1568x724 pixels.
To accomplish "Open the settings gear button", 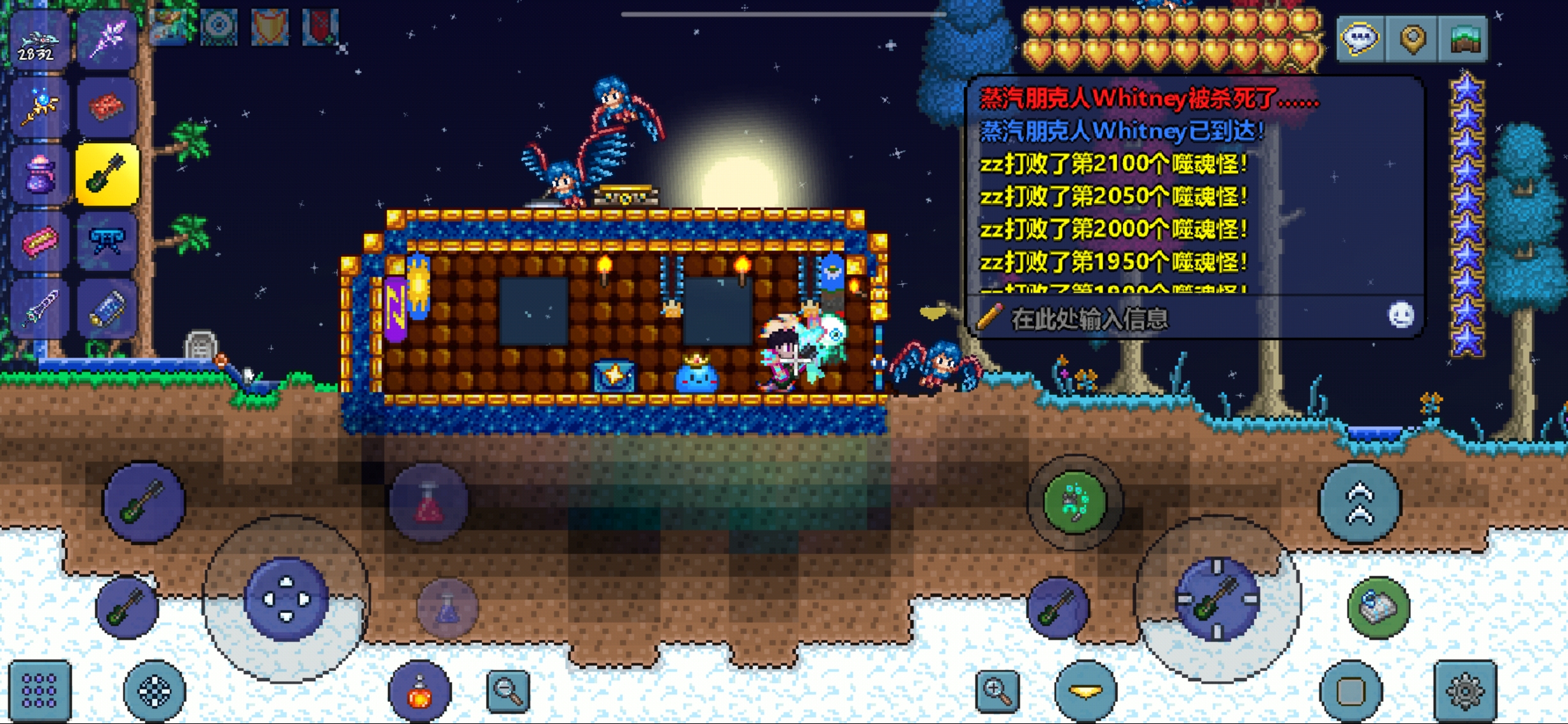I will (x=1464, y=691).
